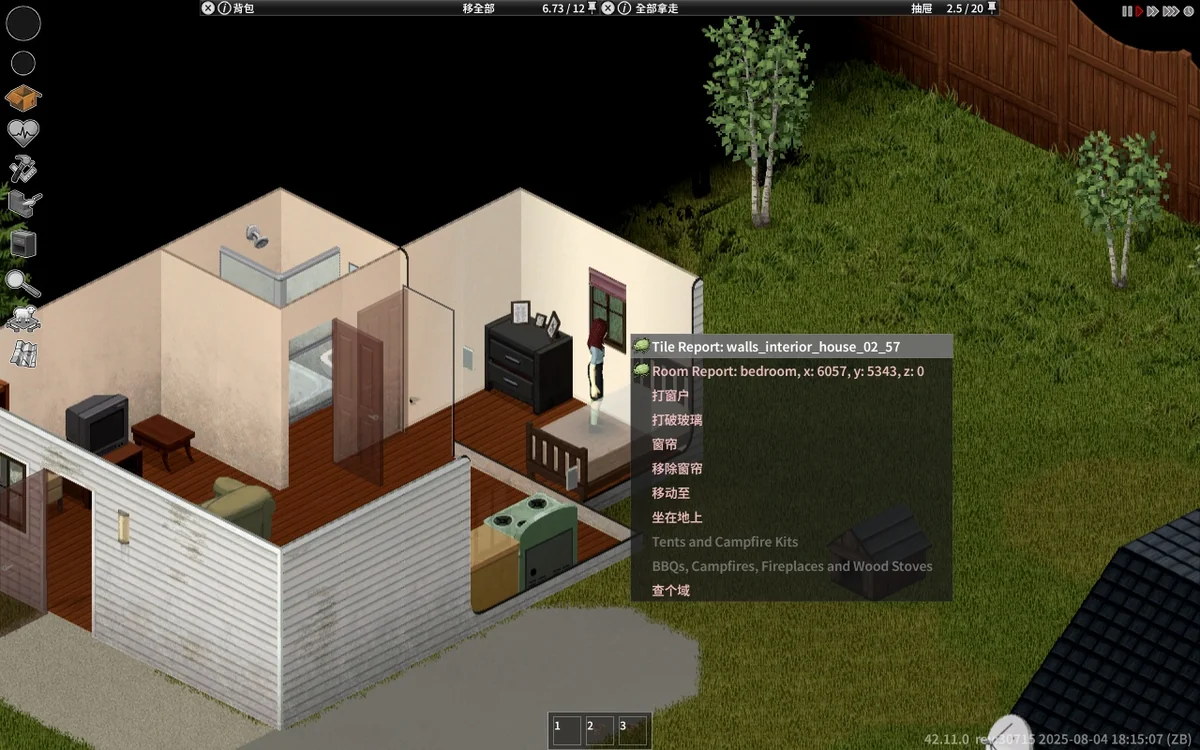This screenshot has width=1200, height=750.
Task: Open the folded map icon
Action: pyautogui.click(x=23, y=353)
